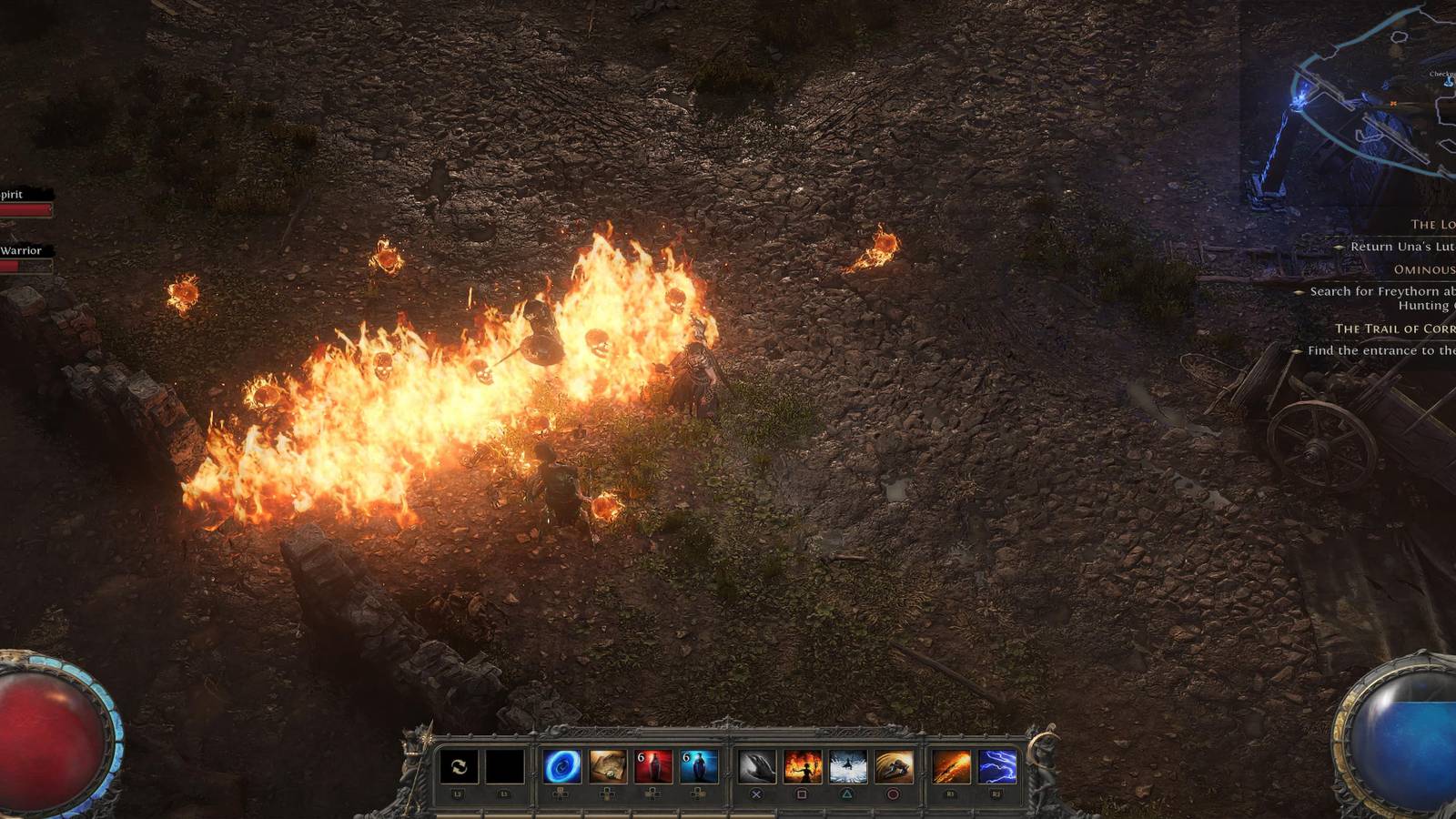Image resolution: width=1456 pixels, height=819 pixels.
Task: Open the town portal skill icon
Action: click(x=562, y=767)
